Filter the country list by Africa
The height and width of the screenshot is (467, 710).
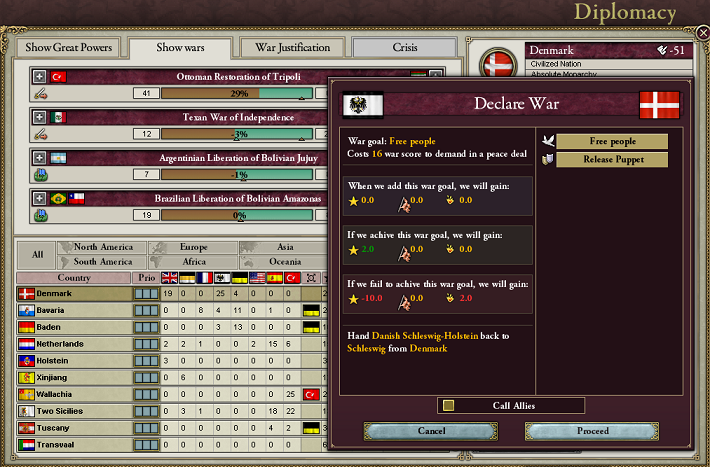coord(194,262)
